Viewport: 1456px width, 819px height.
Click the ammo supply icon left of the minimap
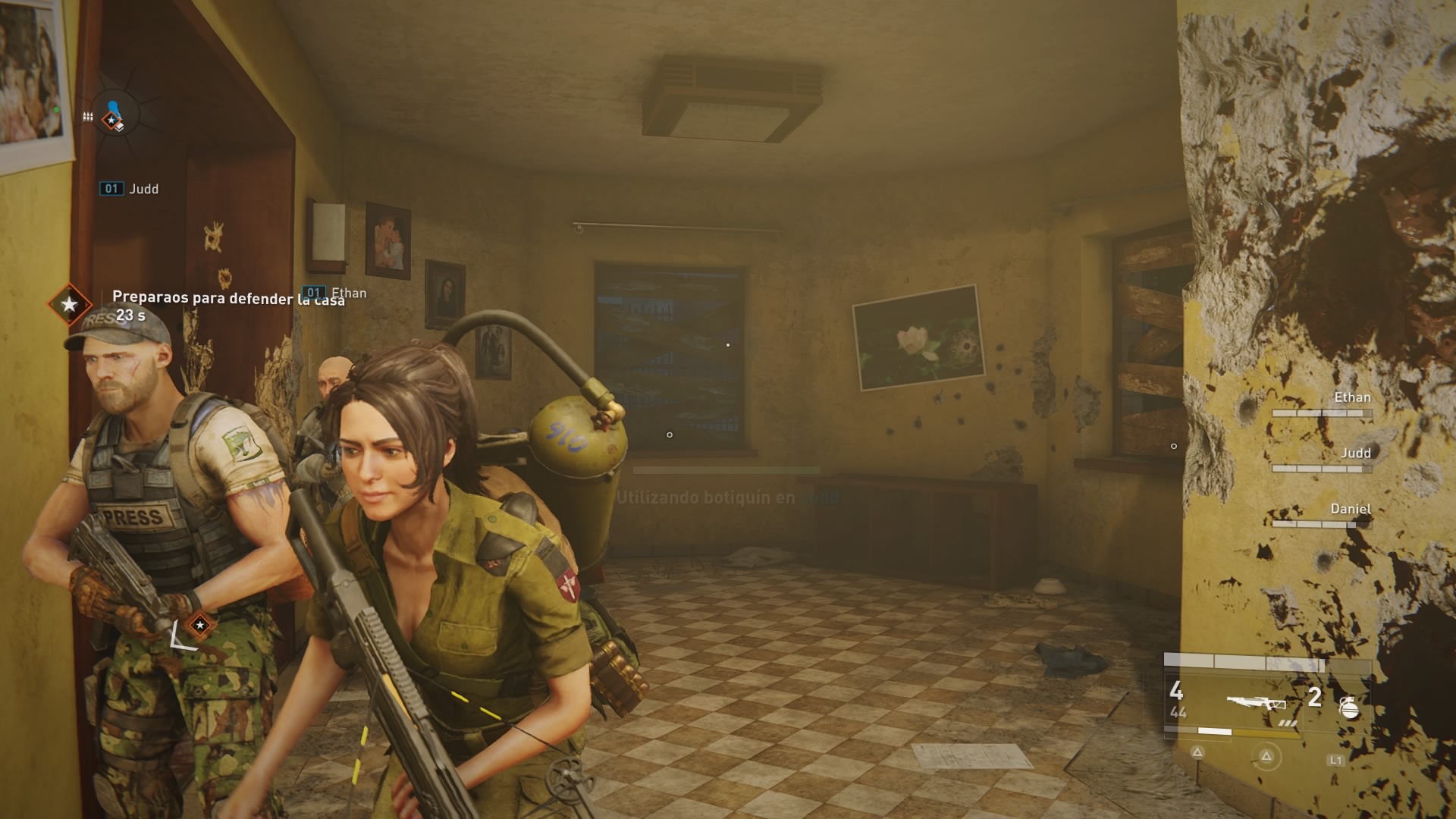[87, 118]
